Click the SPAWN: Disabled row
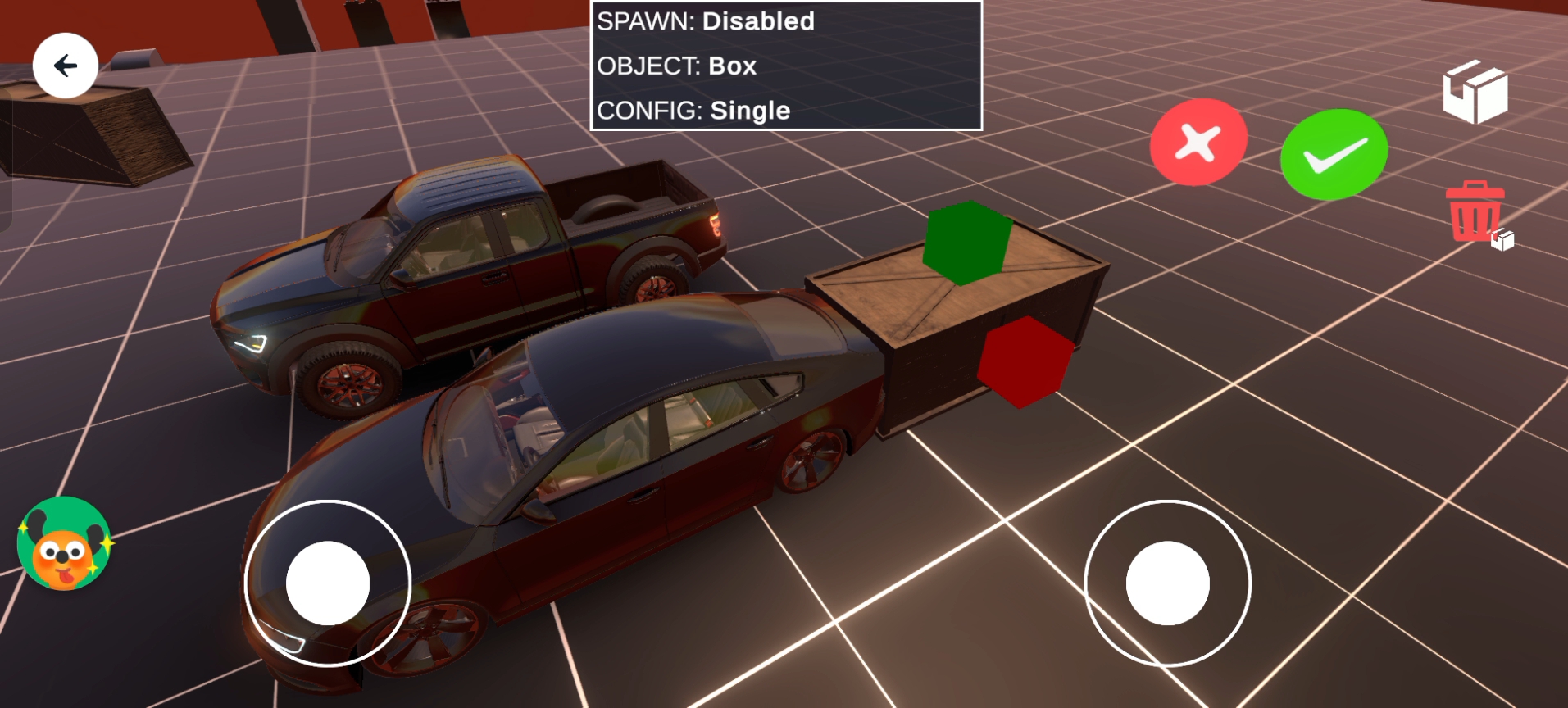Viewport: 1568px width, 708px height. (x=785, y=22)
